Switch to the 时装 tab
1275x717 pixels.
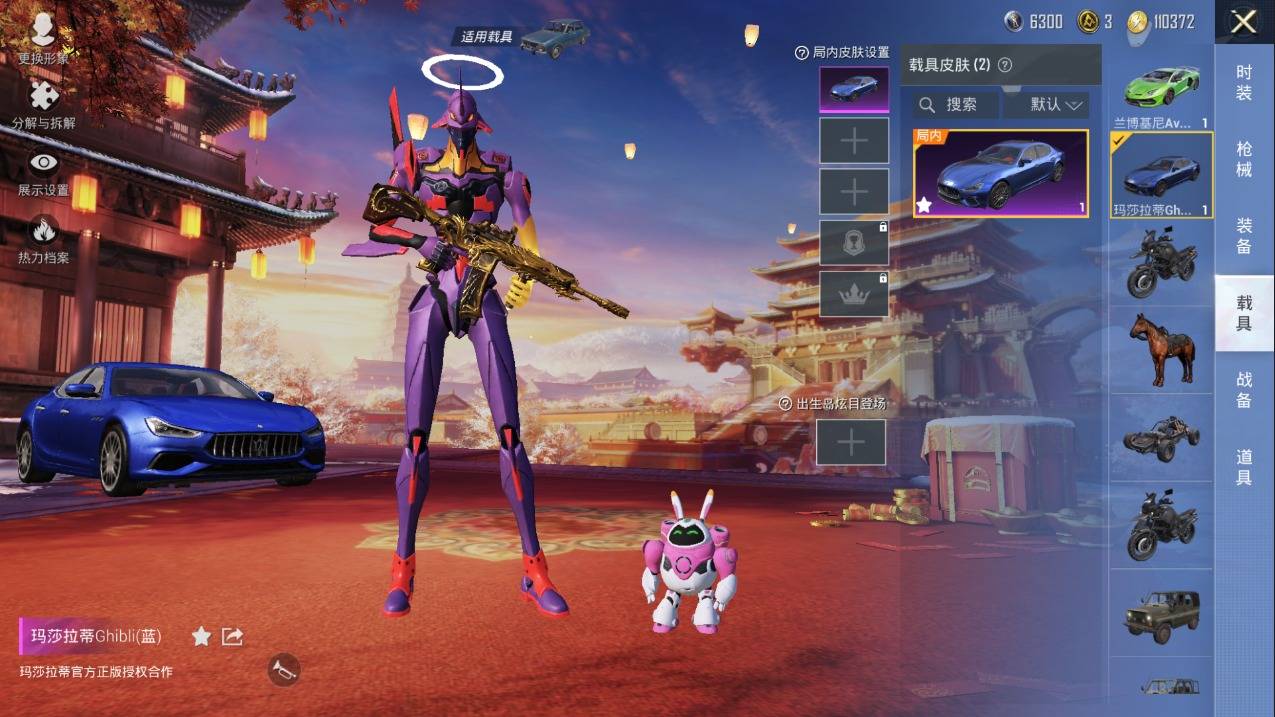click(x=1244, y=82)
